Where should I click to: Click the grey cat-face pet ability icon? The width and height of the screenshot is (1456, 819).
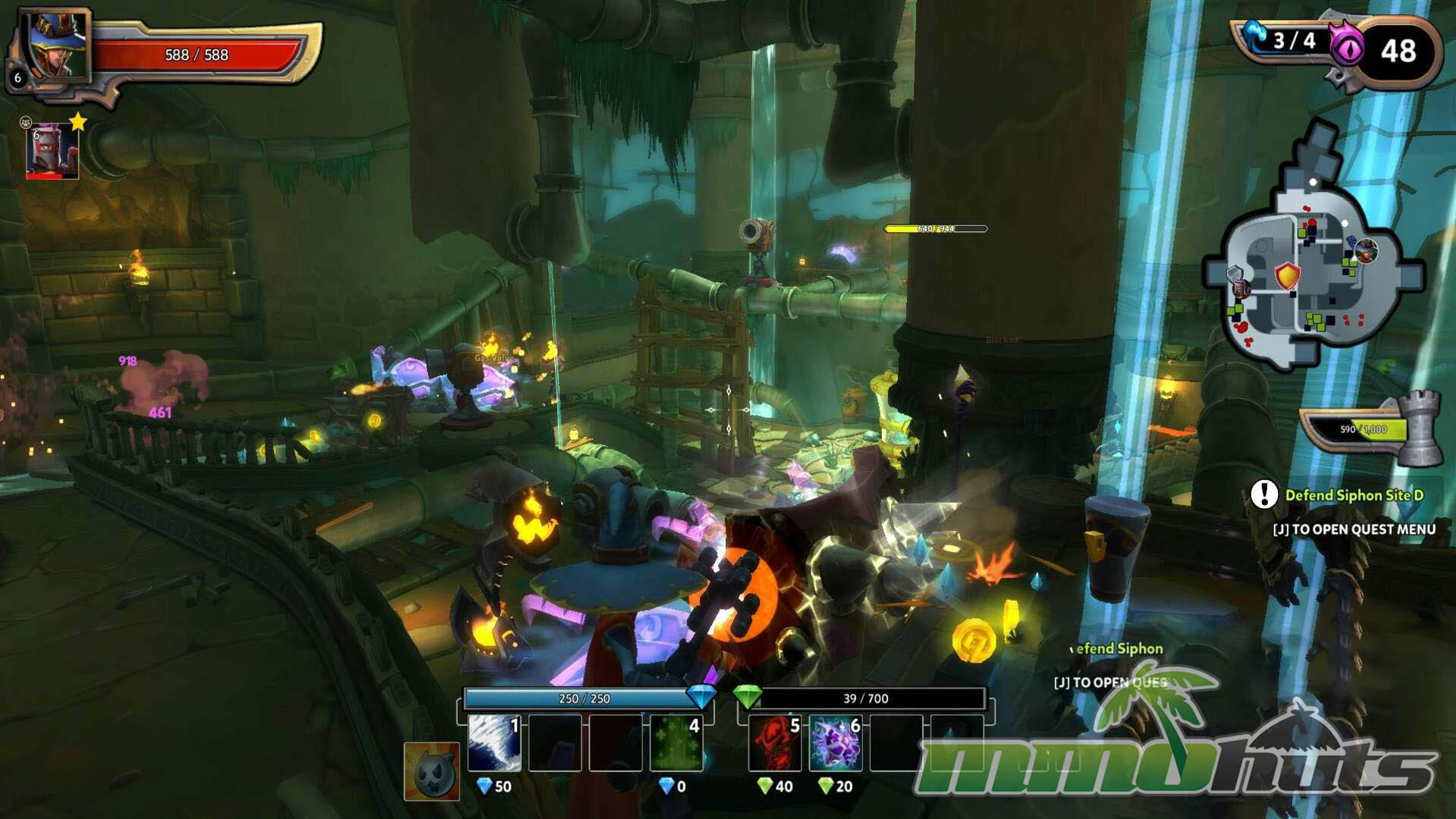coord(431,771)
